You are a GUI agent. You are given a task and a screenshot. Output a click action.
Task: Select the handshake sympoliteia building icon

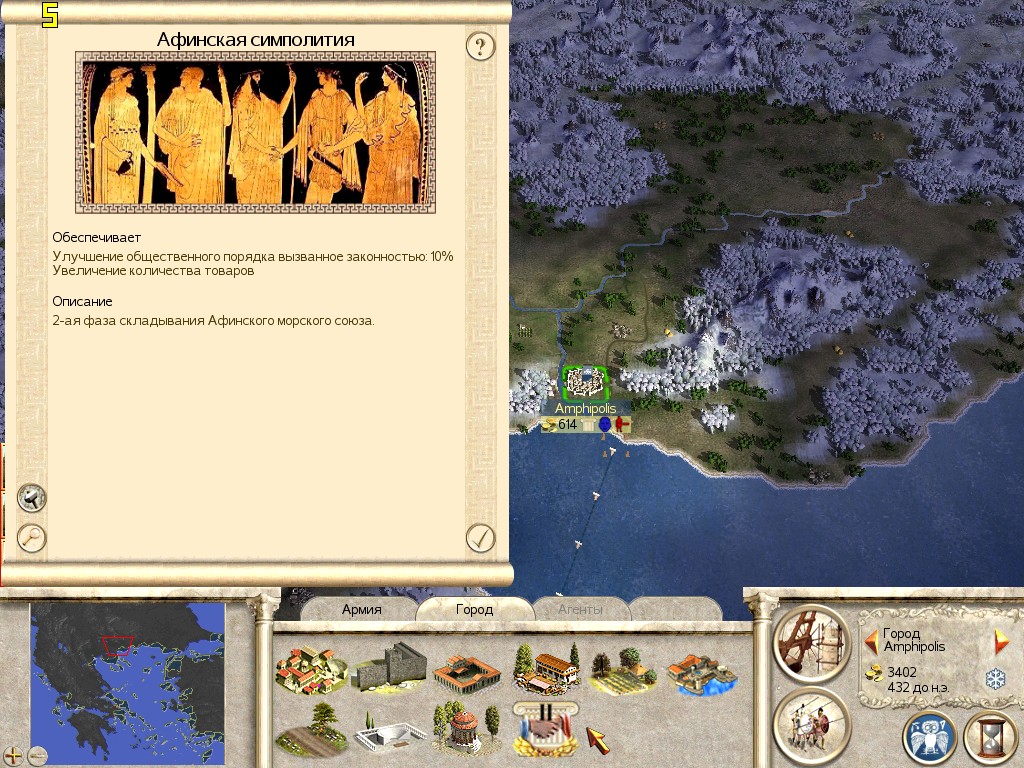[544, 727]
